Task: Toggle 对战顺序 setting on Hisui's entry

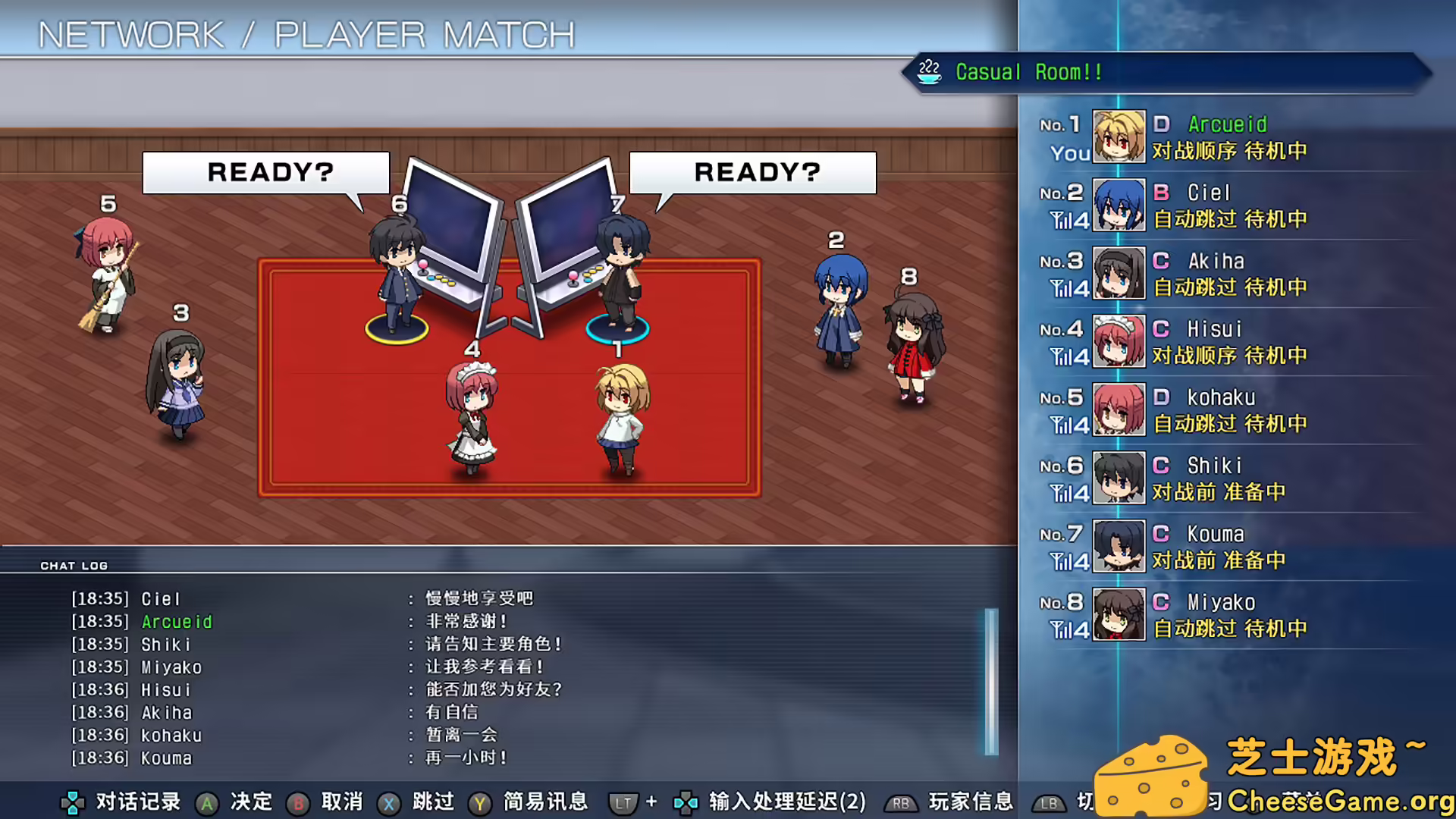Action: click(x=1193, y=355)
